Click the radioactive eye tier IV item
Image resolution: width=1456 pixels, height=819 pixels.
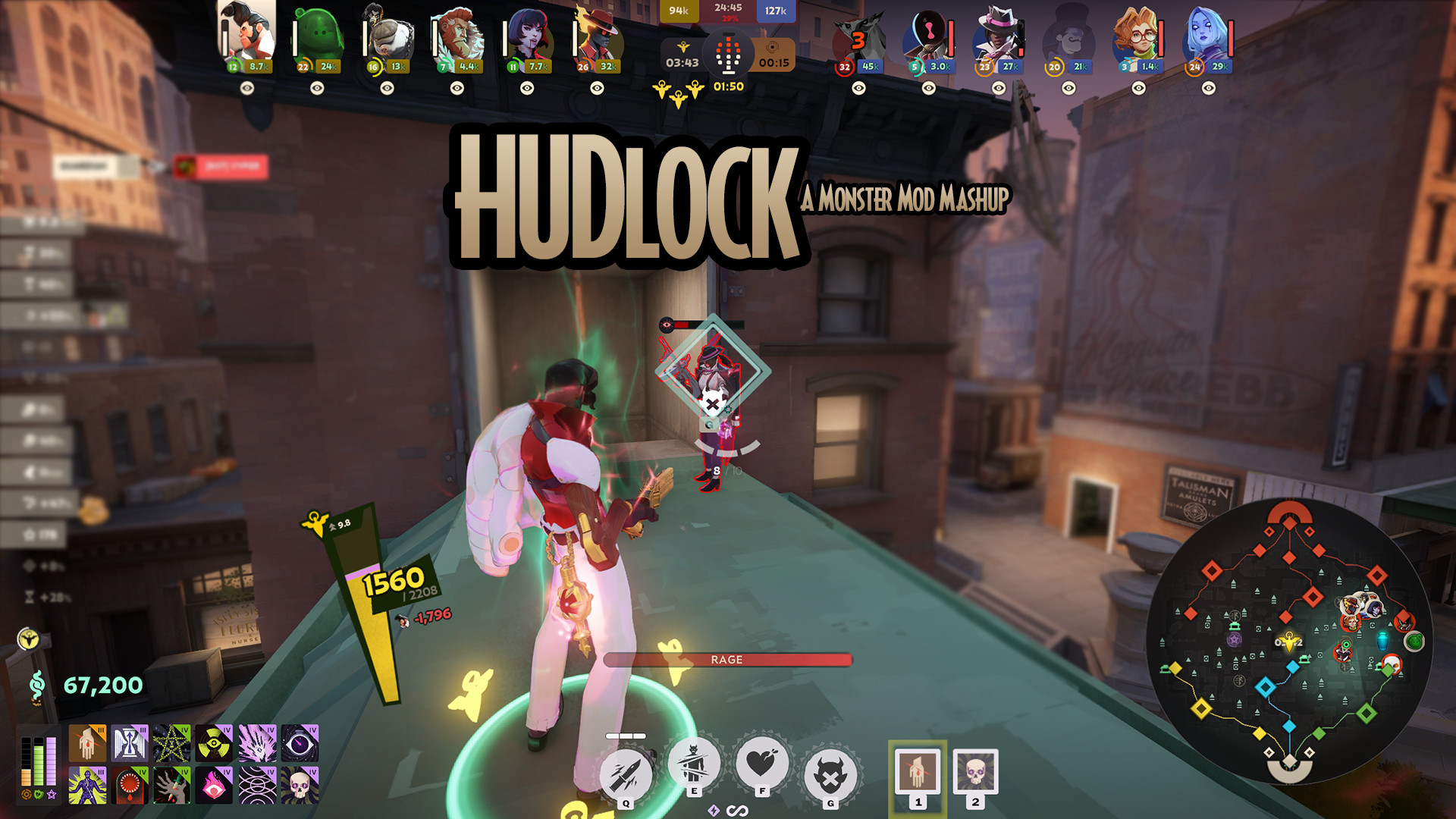[x=214, y=742]
